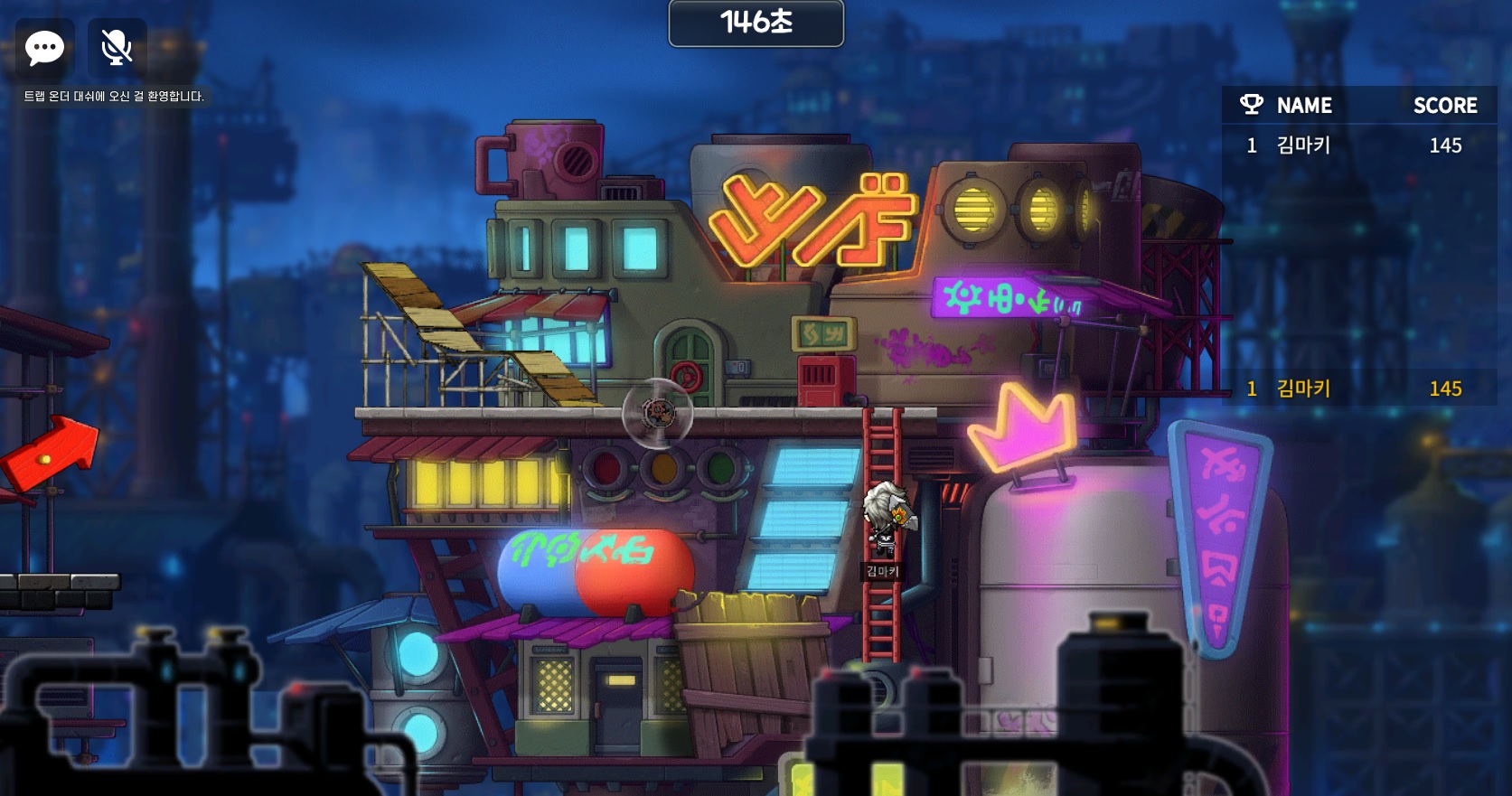Select the highlighted 김마키 own-rank row

pyautogui.click(x=1358, y=389)
